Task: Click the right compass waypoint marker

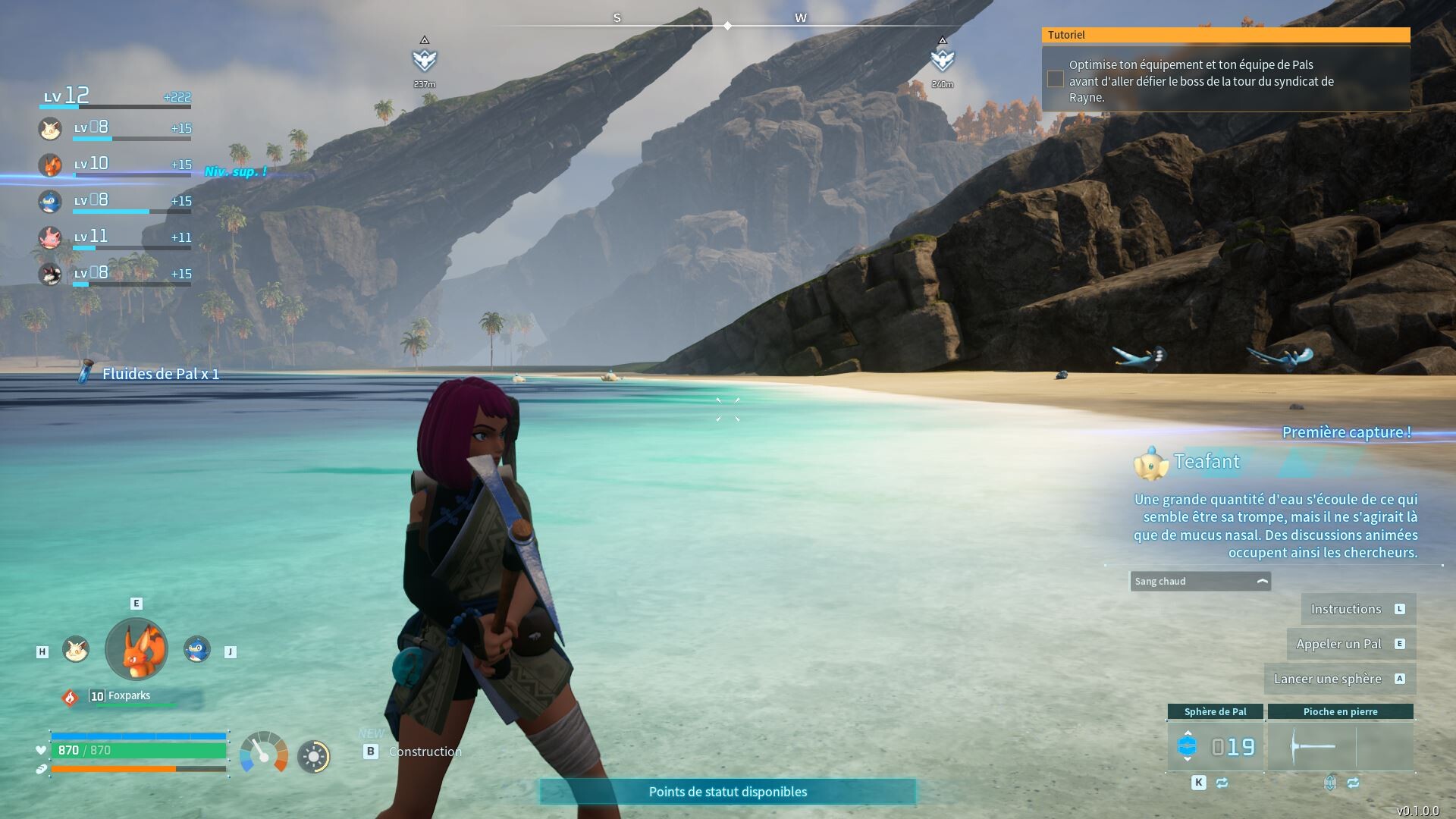Action: 942,58
